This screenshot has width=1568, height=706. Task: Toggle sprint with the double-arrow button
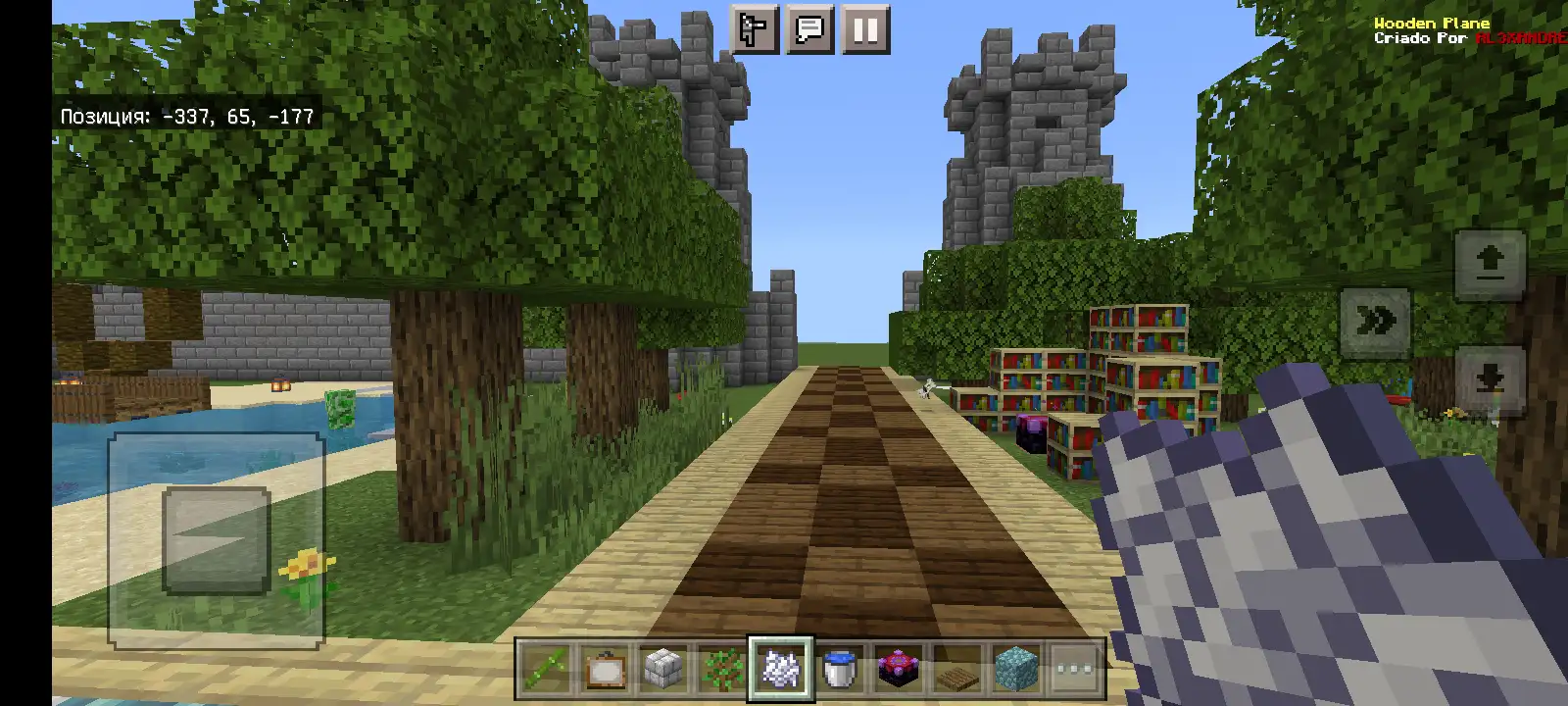click(1375, 322)
